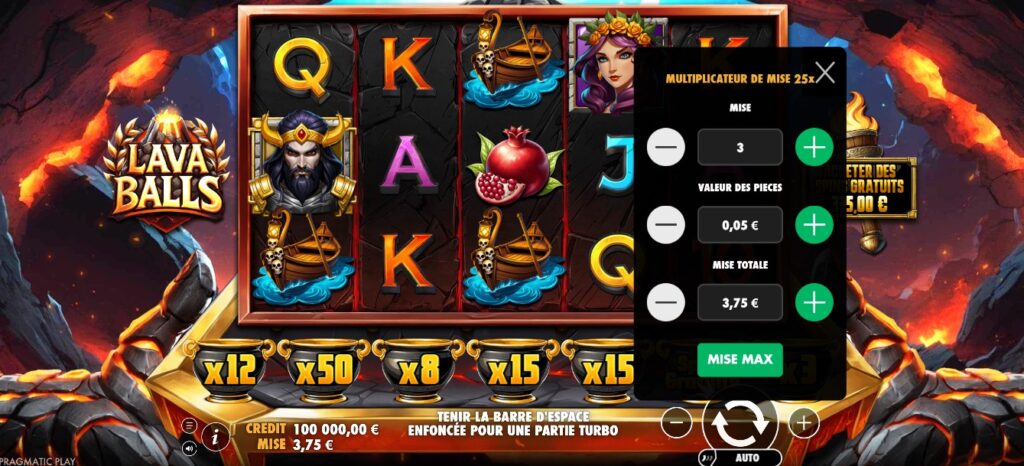
Task: Open the hamburger settings menu
Action: coord(190,425)
